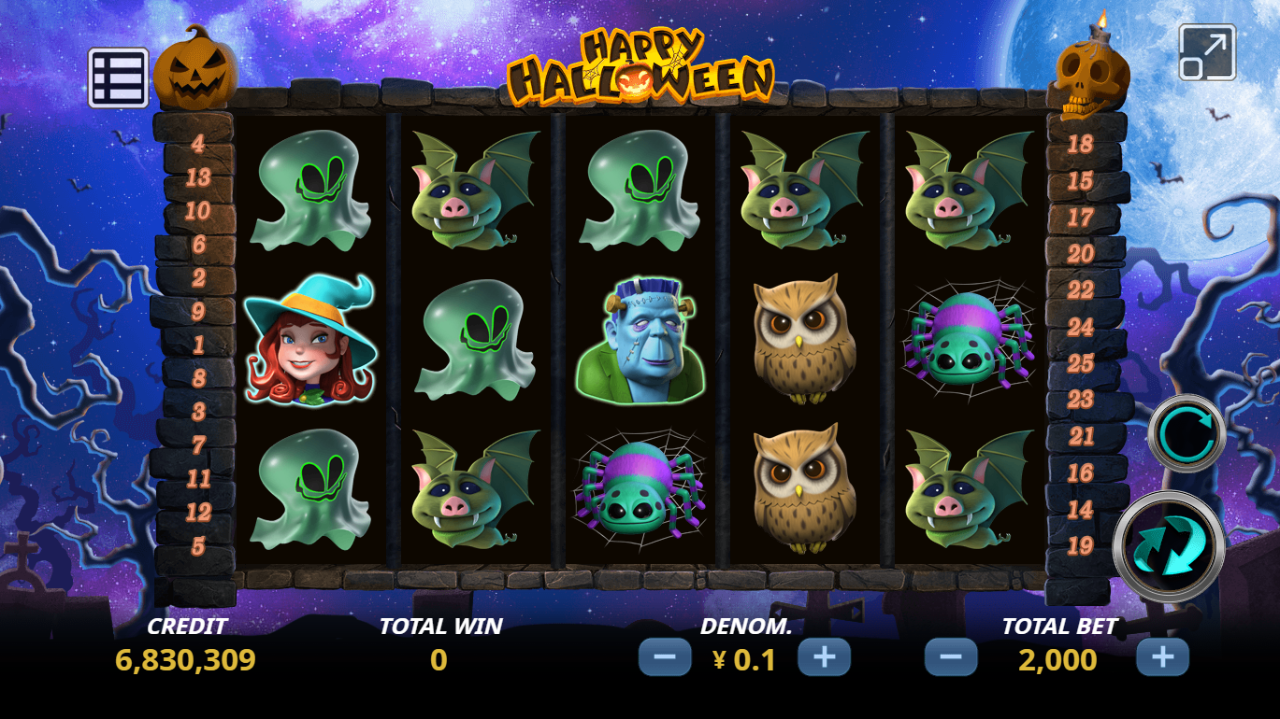1280x719 pixels.
Task: Spin the reels with the large arrow button
Action: pyautogui.click(x=1169, y=547)
